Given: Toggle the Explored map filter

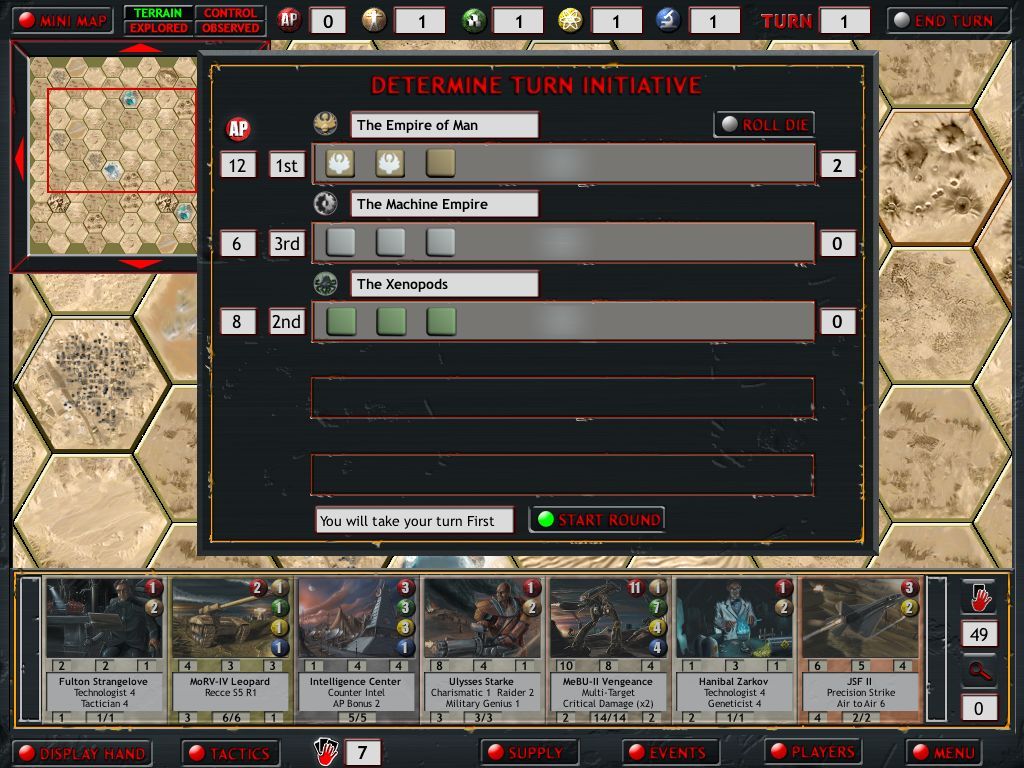Looking at the screenshot, I should [158, 28].
